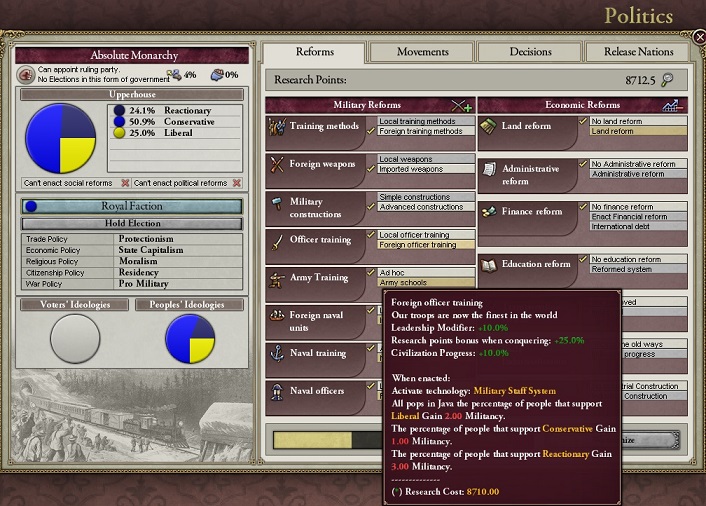
Task: Choose Enact Financial reform
Action: (630, 217)
